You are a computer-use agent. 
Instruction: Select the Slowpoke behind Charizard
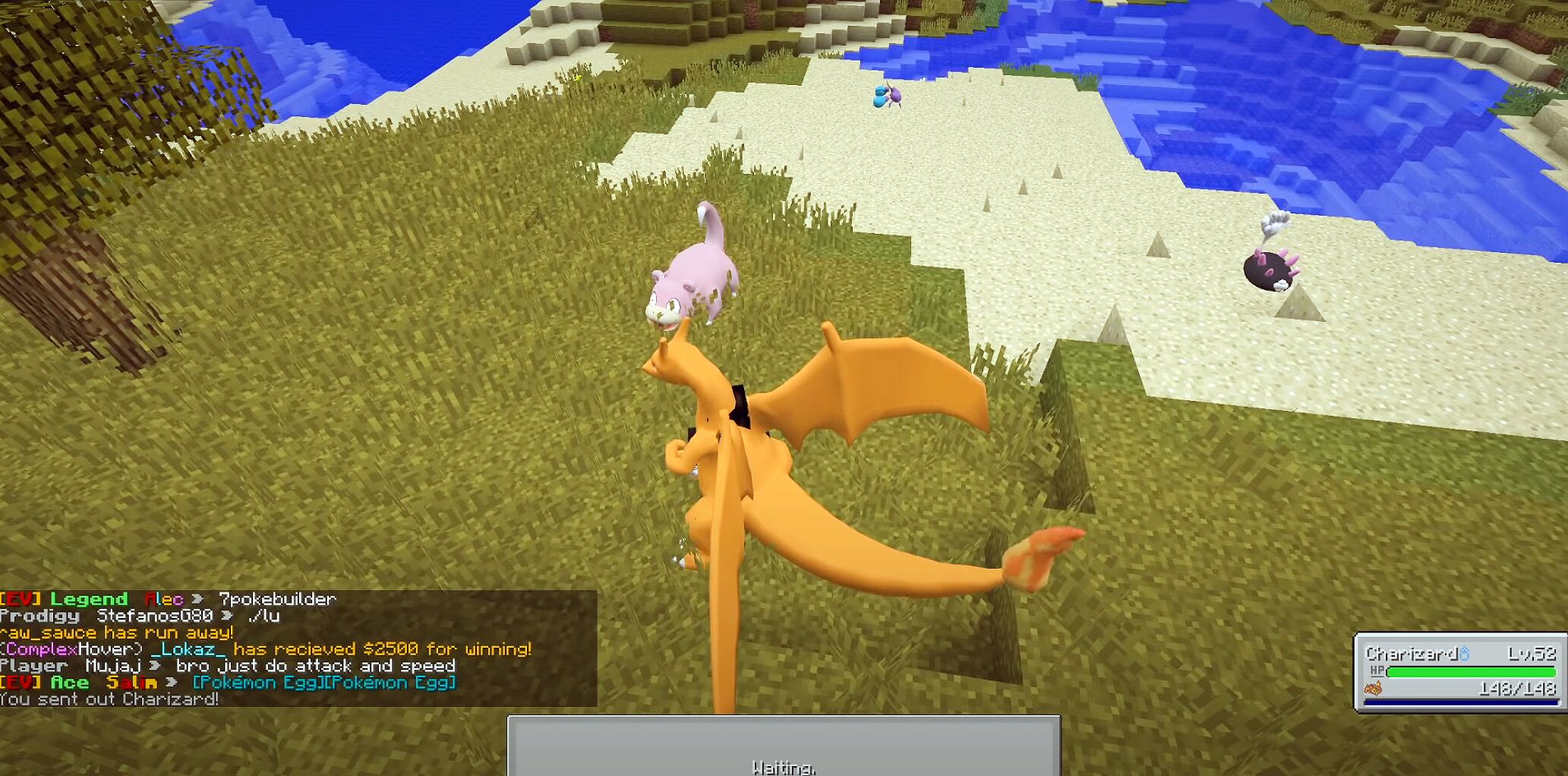coord(691,273)
